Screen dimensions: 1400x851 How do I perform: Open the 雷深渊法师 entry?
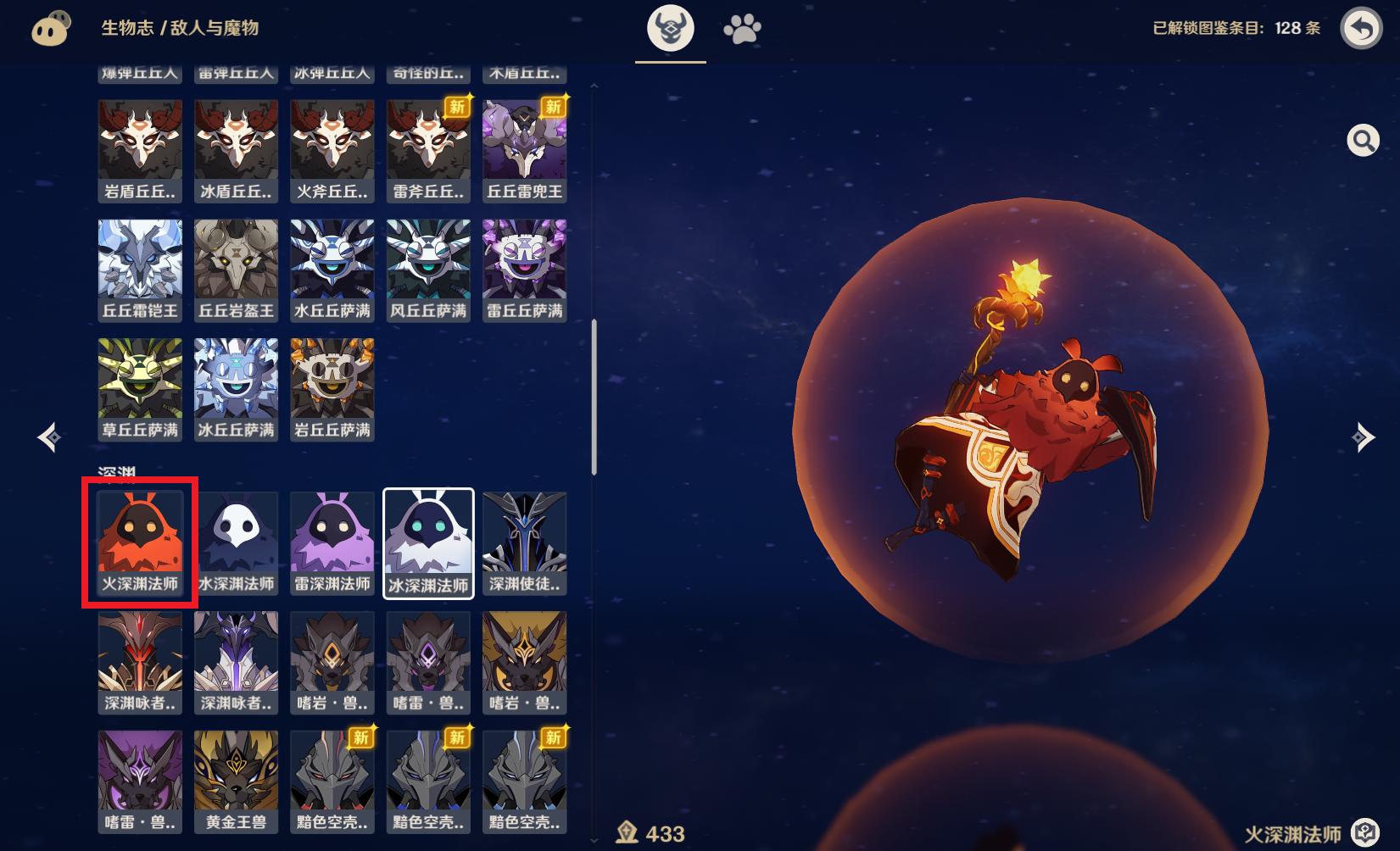(332, 543)
